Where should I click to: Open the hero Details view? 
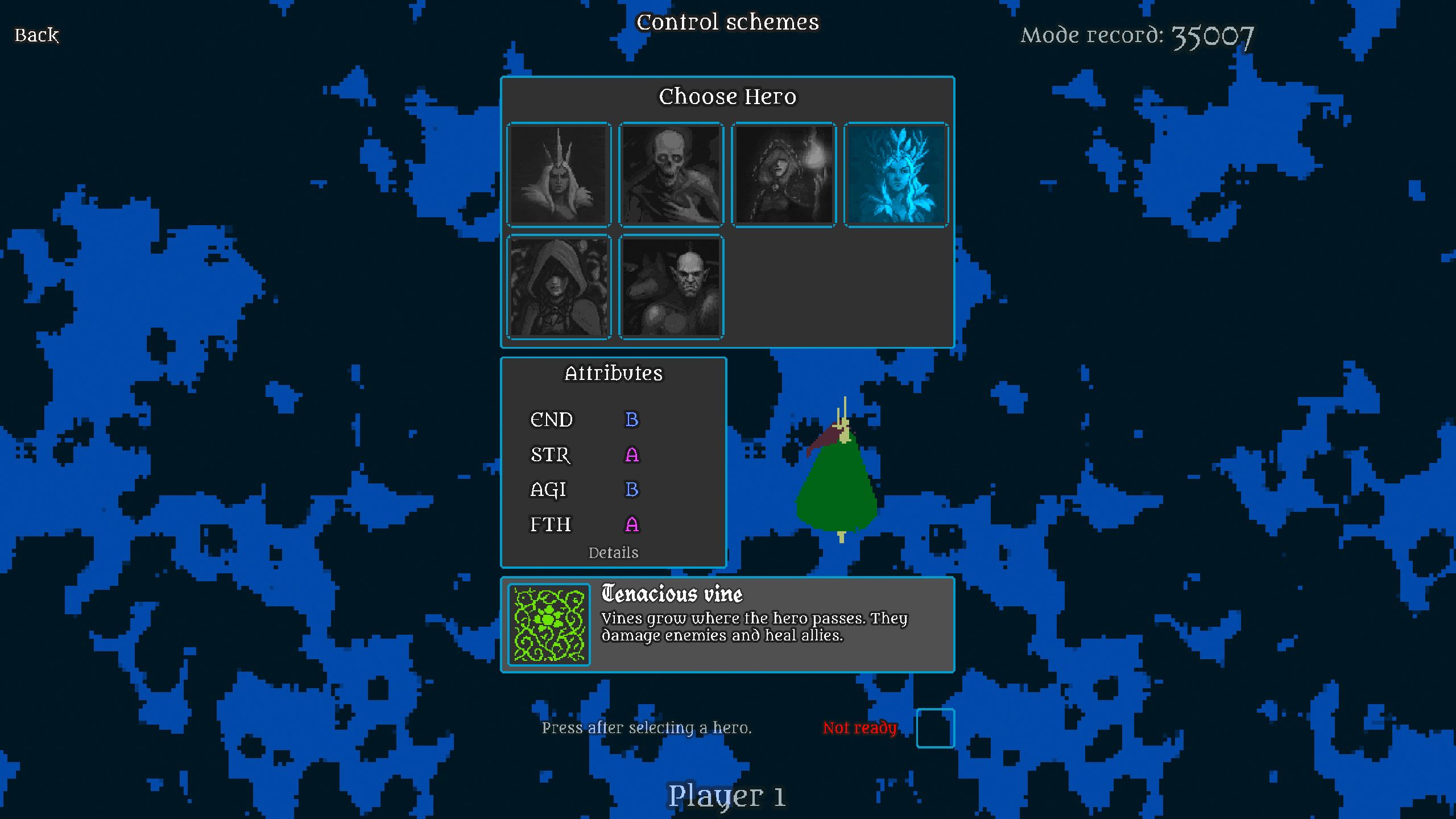pos(614,552)
